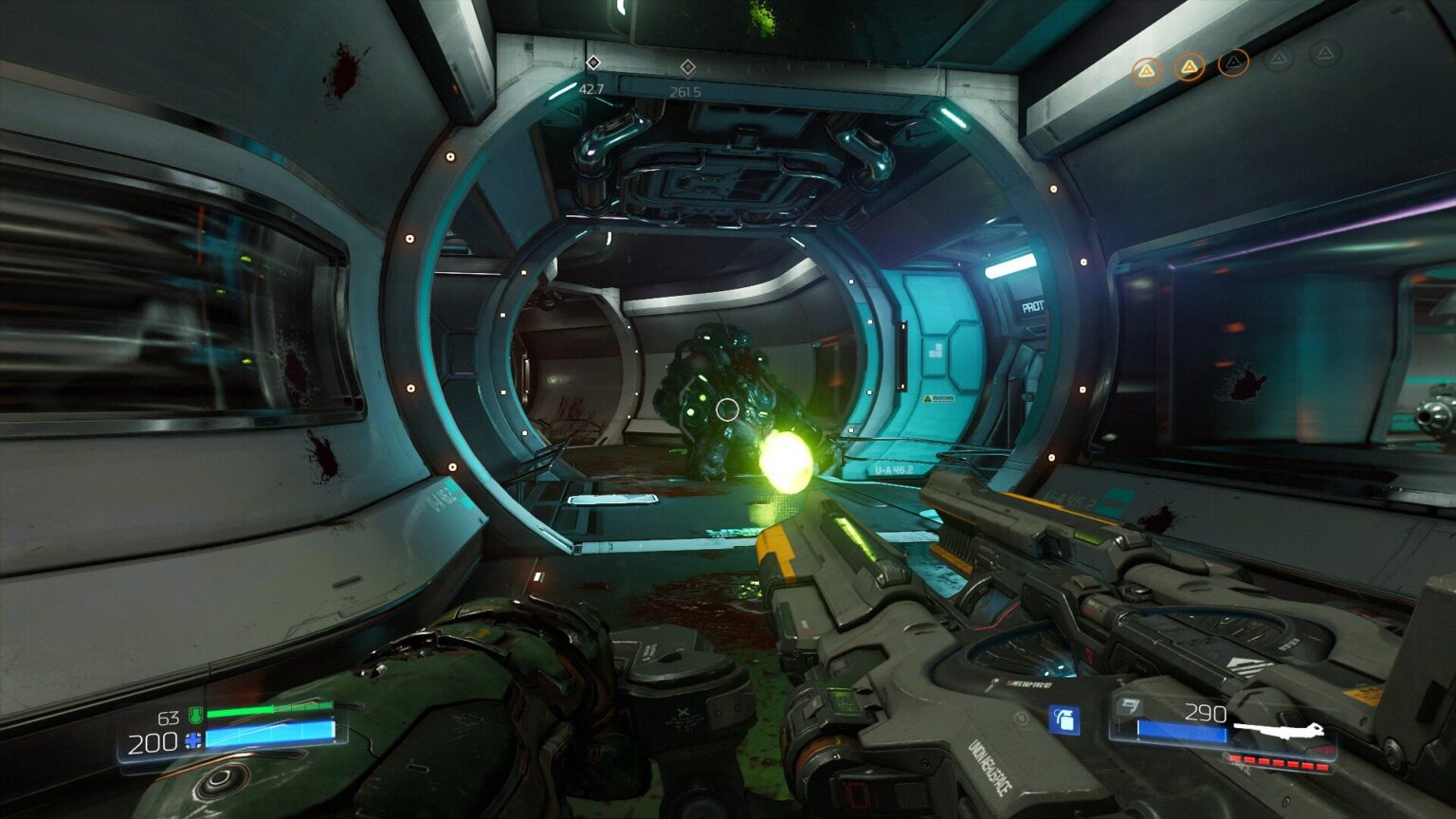Click the right diamond objective marker on the compass
This screenshot has height=819, width=1456.
pos(686,66)
